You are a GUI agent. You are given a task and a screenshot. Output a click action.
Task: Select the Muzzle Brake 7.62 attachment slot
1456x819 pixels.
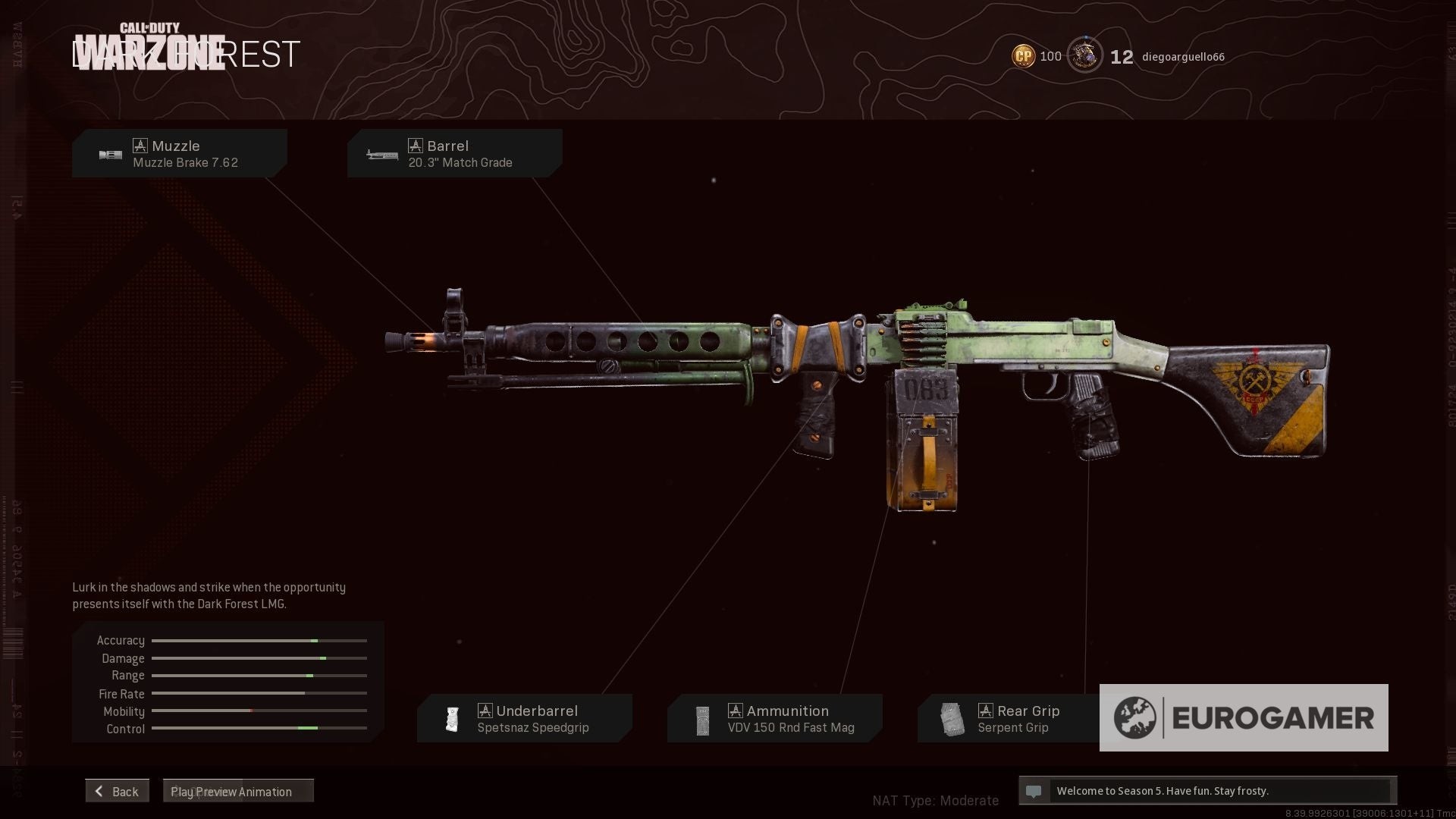pos(180,153)
